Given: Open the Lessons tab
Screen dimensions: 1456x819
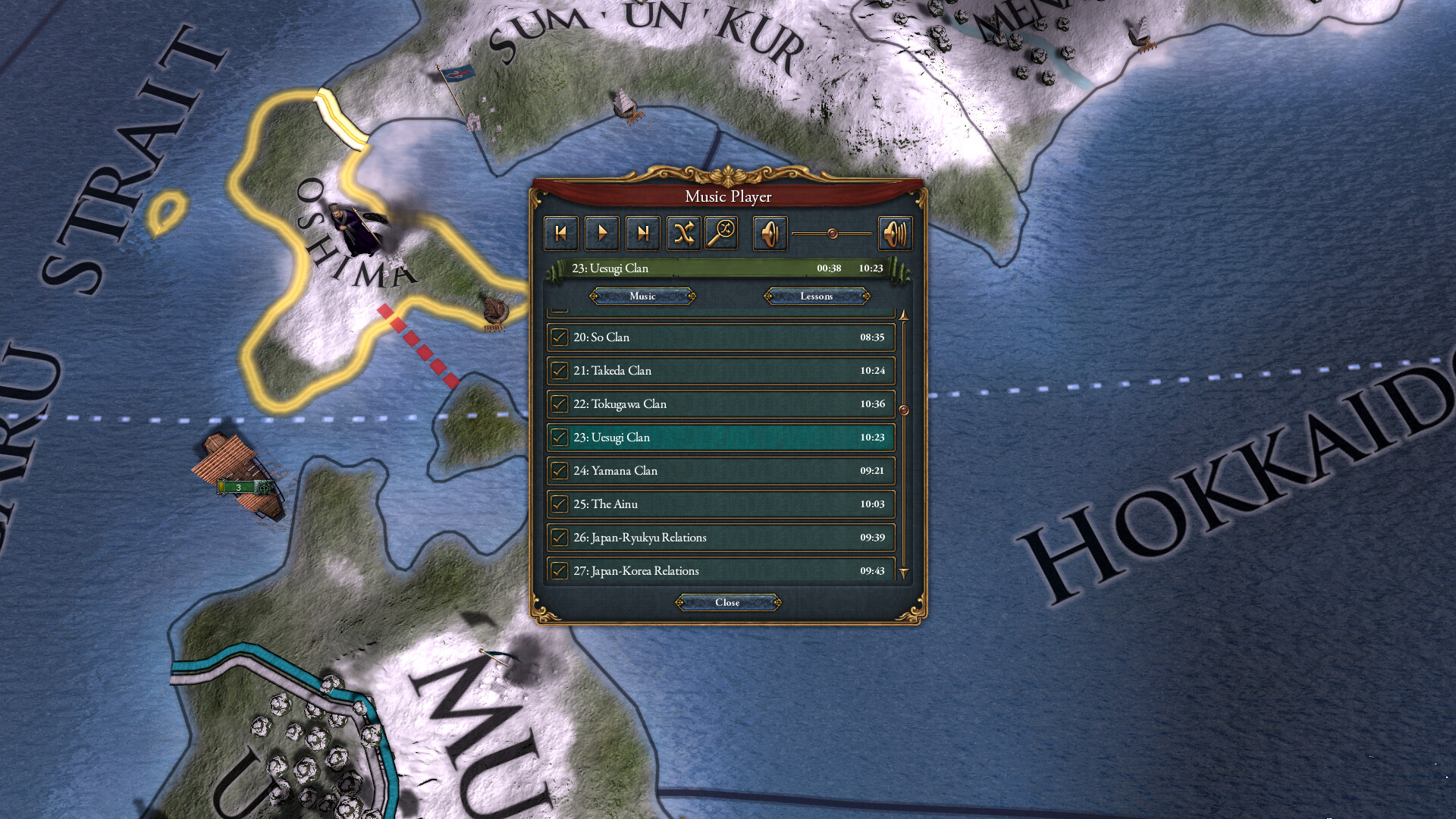Looking at the screenshot, I should click(815, 297).
